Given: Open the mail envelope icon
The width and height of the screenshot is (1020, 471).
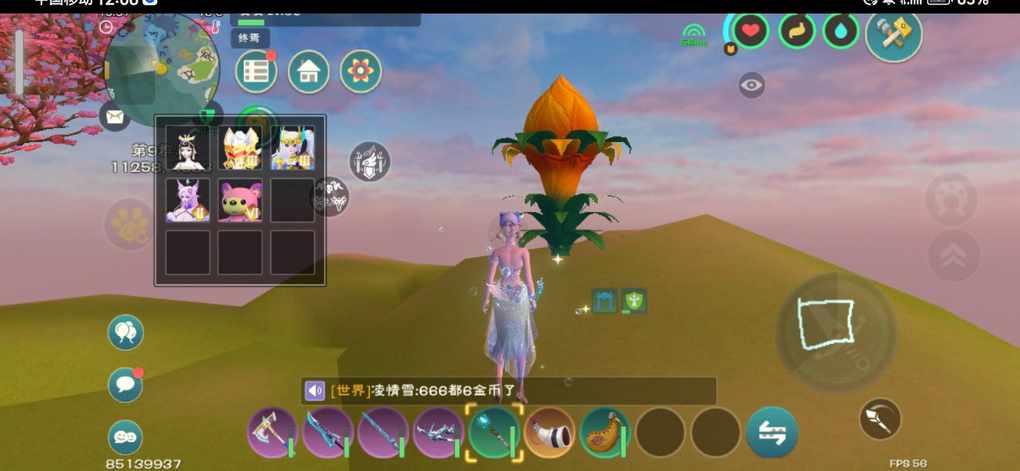Looking at the screenshot, I should [x=115, y=117].
